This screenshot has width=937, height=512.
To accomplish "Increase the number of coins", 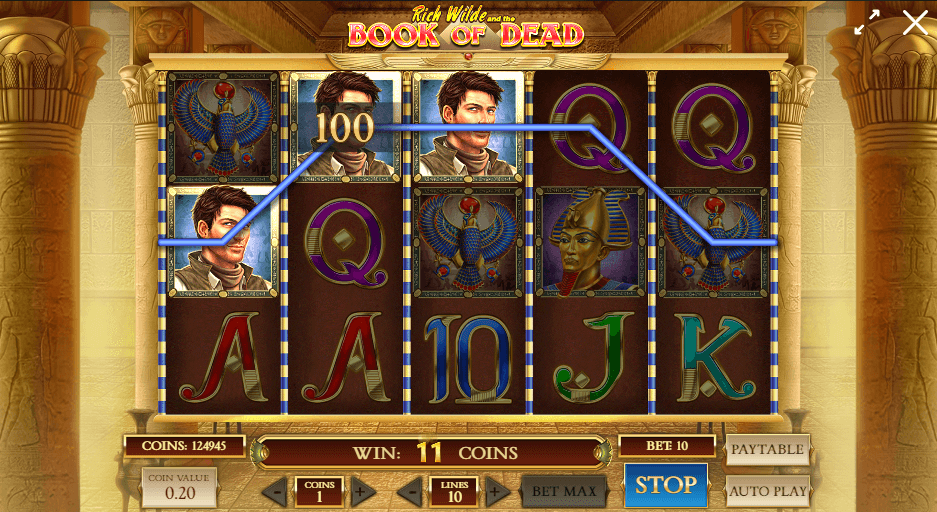I will click(362, 491).
